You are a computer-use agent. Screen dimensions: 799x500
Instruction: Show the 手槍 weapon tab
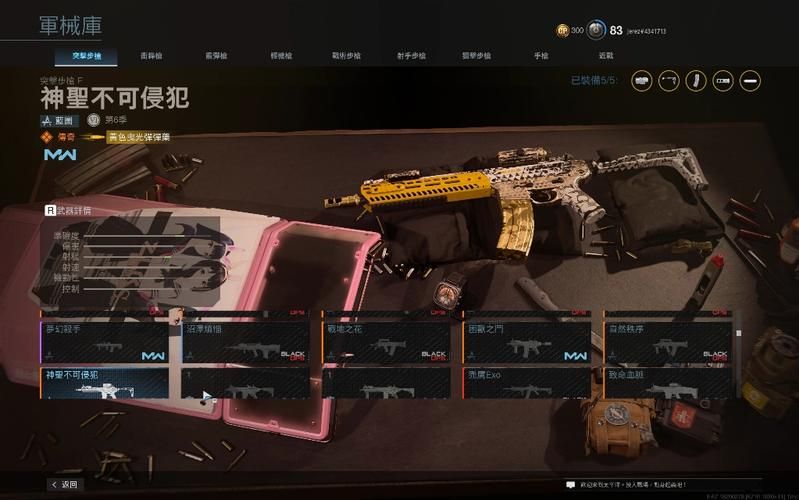[541, 56]
